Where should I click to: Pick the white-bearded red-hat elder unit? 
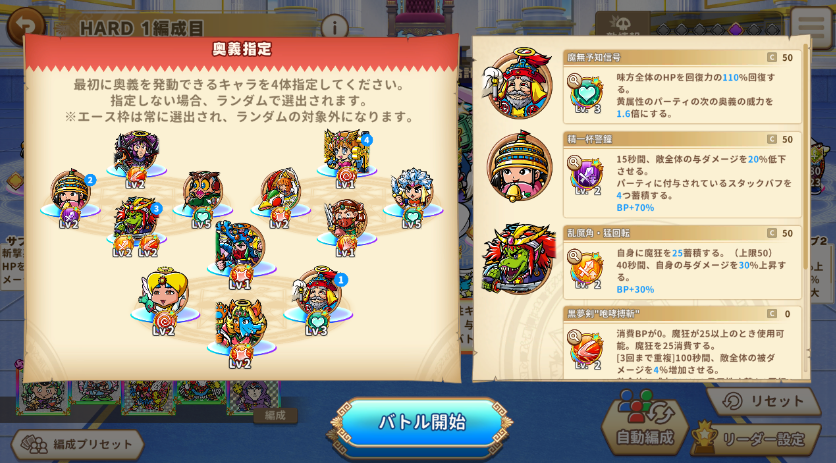(317, 297)
